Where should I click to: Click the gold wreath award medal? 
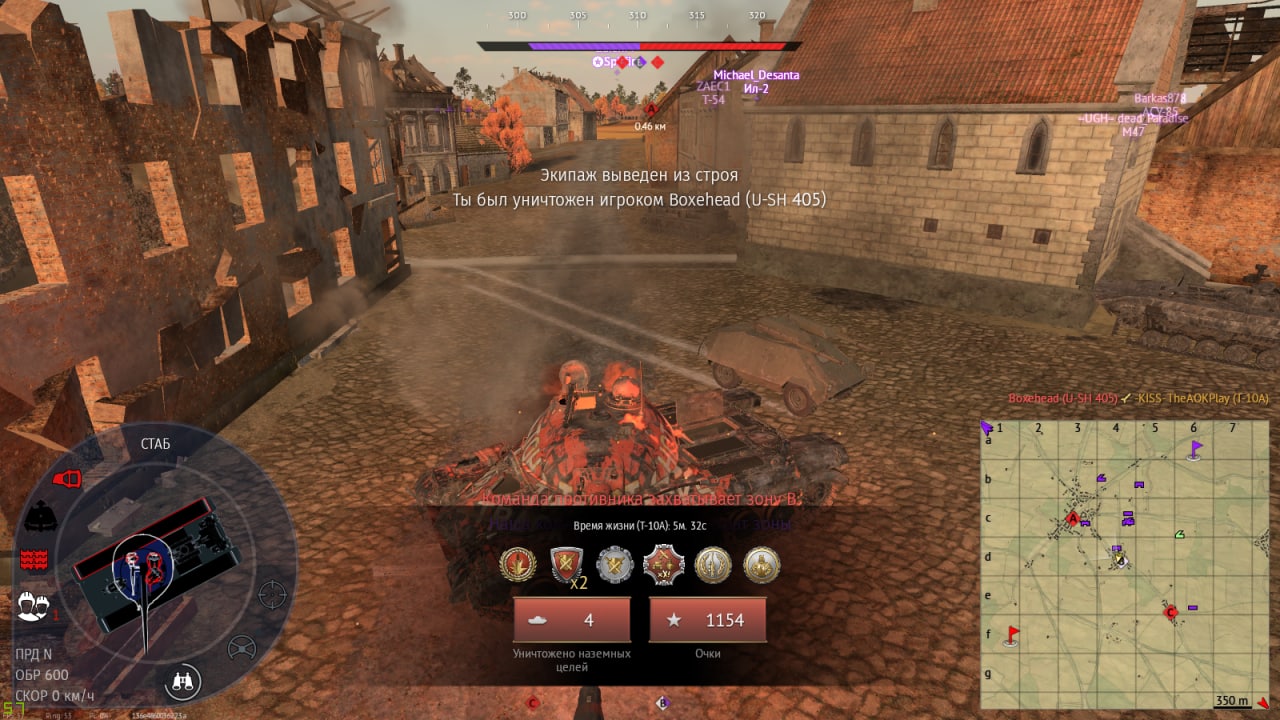point(517,565)
